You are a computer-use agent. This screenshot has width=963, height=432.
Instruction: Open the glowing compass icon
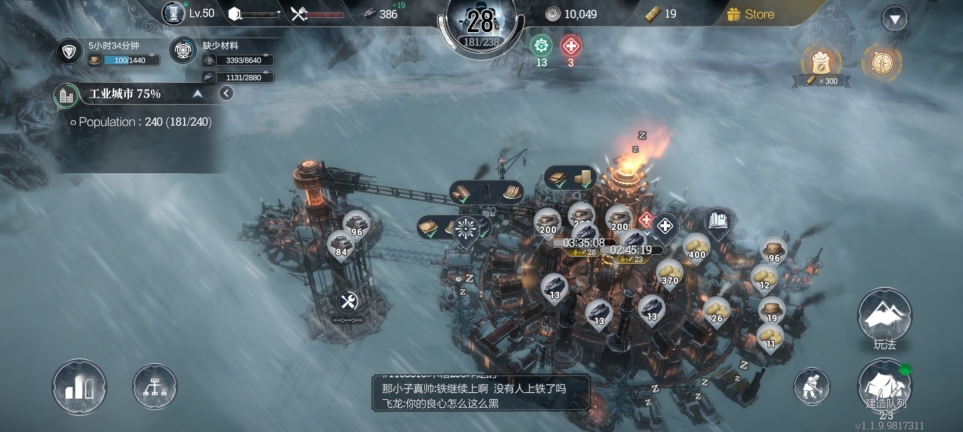coord(881,62)
